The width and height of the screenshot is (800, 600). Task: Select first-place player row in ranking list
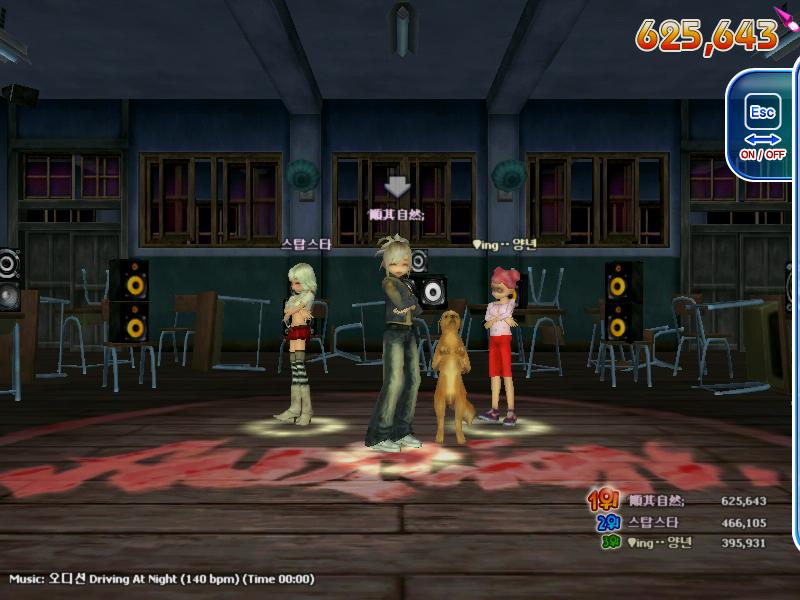tap(680, 501)
